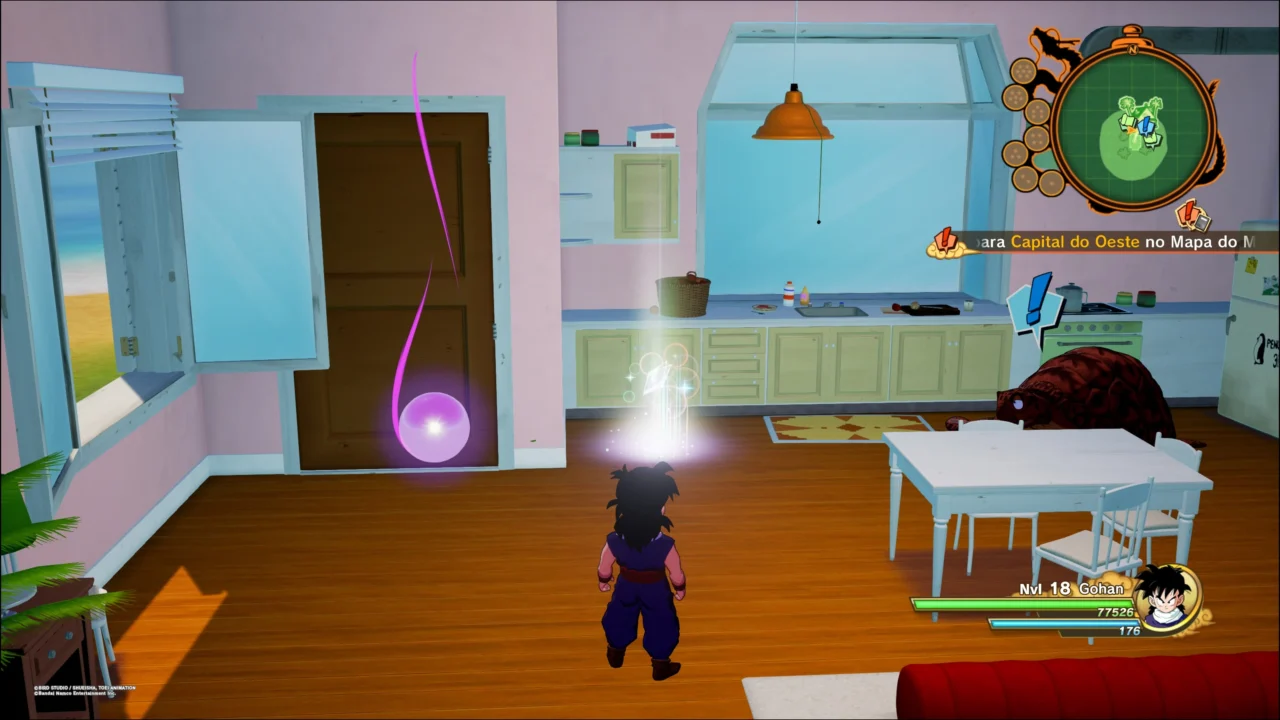Select the blue exclamation waypoint on the minimap
The width and height of the screenshot is (1280, 720).
[1146, 126]
